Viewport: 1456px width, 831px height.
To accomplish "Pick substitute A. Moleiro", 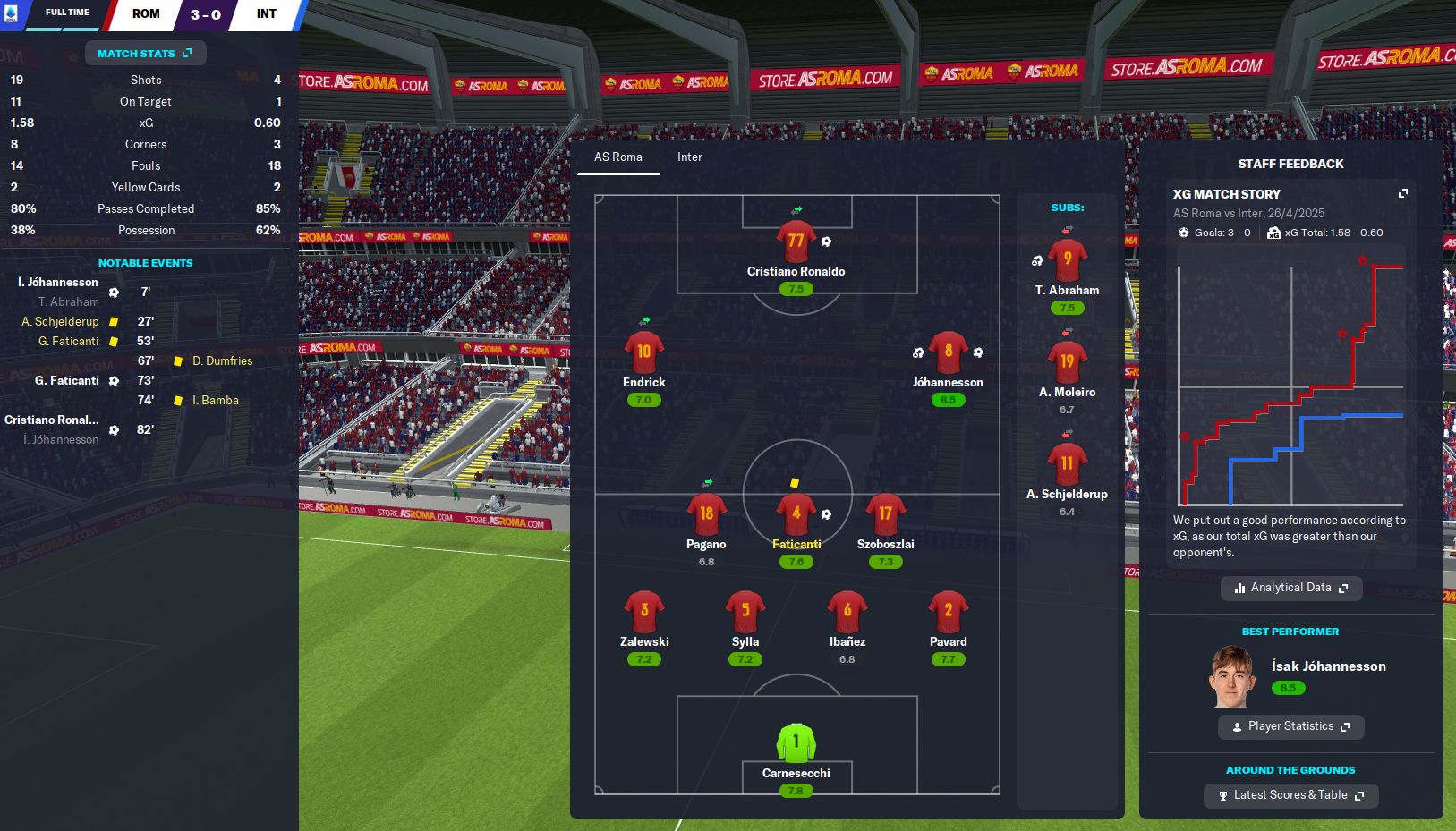I will point(1067,363).
